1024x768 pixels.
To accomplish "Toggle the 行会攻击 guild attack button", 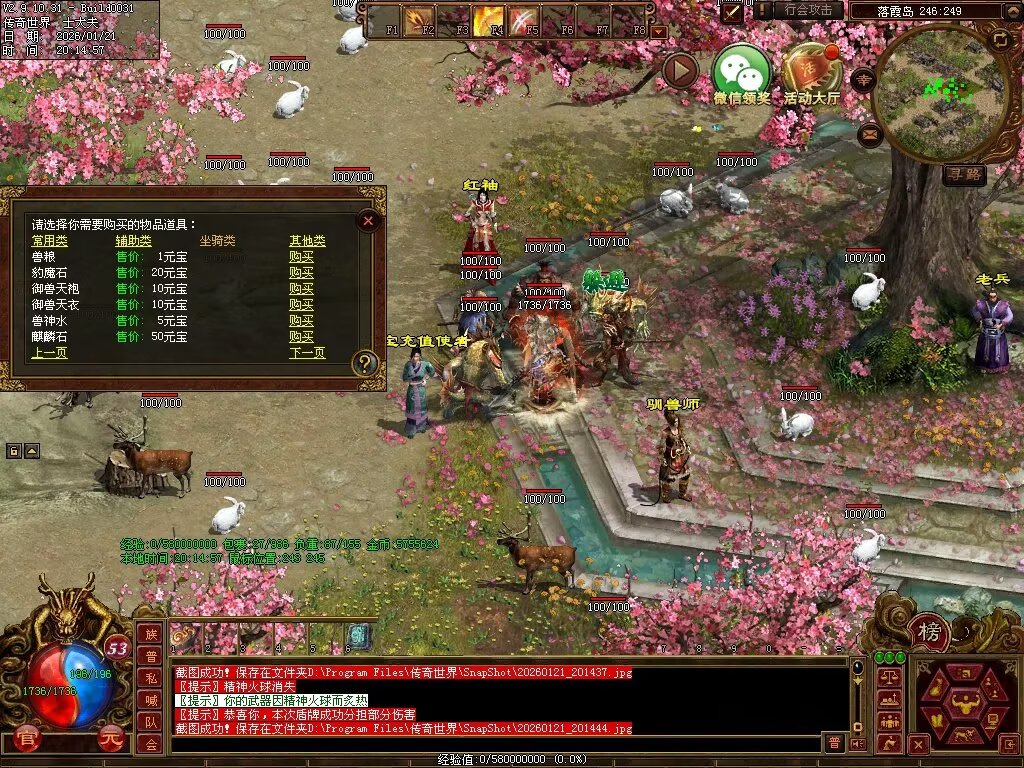I will [808, 10].
